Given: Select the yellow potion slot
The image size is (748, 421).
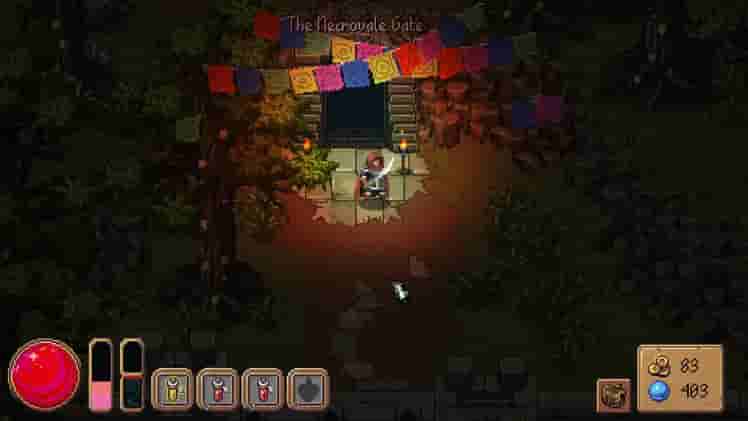Looking at the screenshot, I should click(171, 388).
